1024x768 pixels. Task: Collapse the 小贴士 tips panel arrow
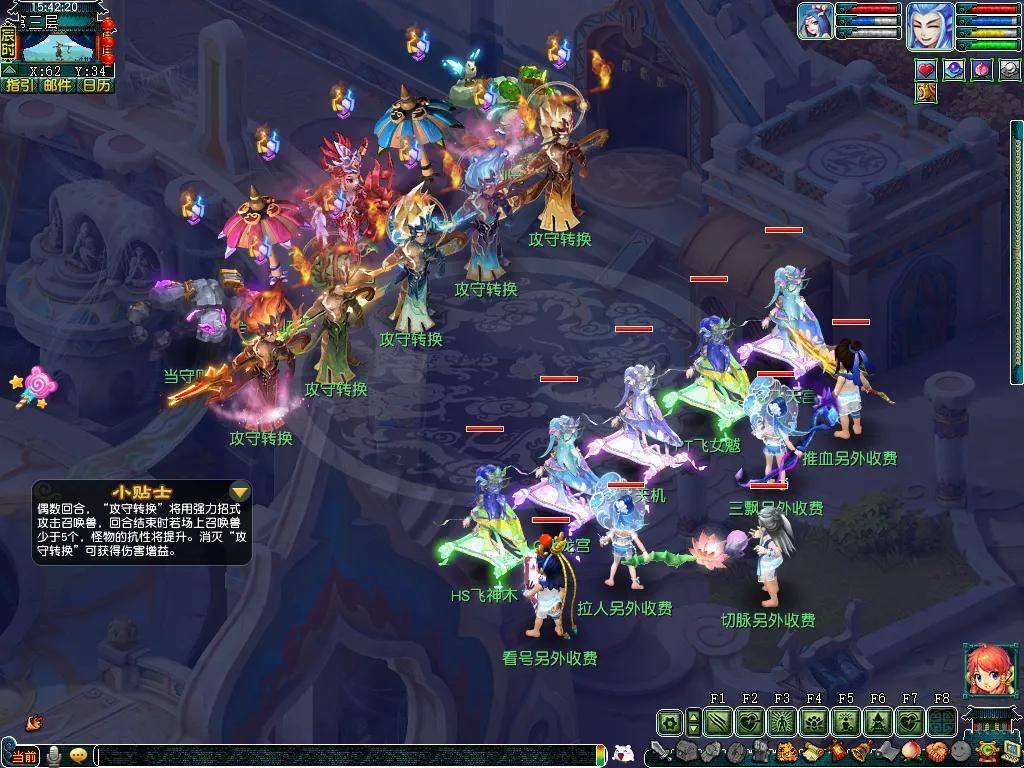point(239,491)
